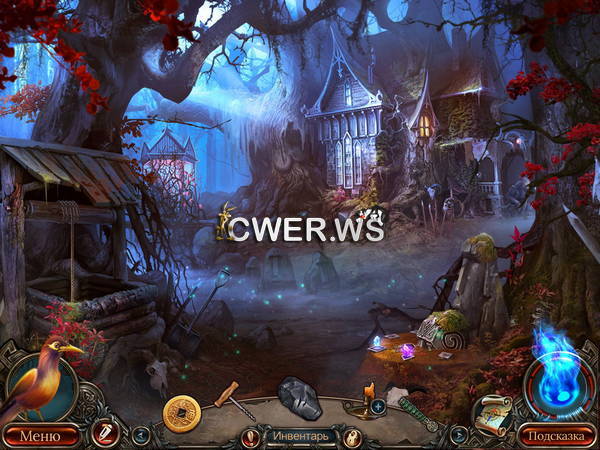Toggle the inventory lock icon

[x=352, y=436]
